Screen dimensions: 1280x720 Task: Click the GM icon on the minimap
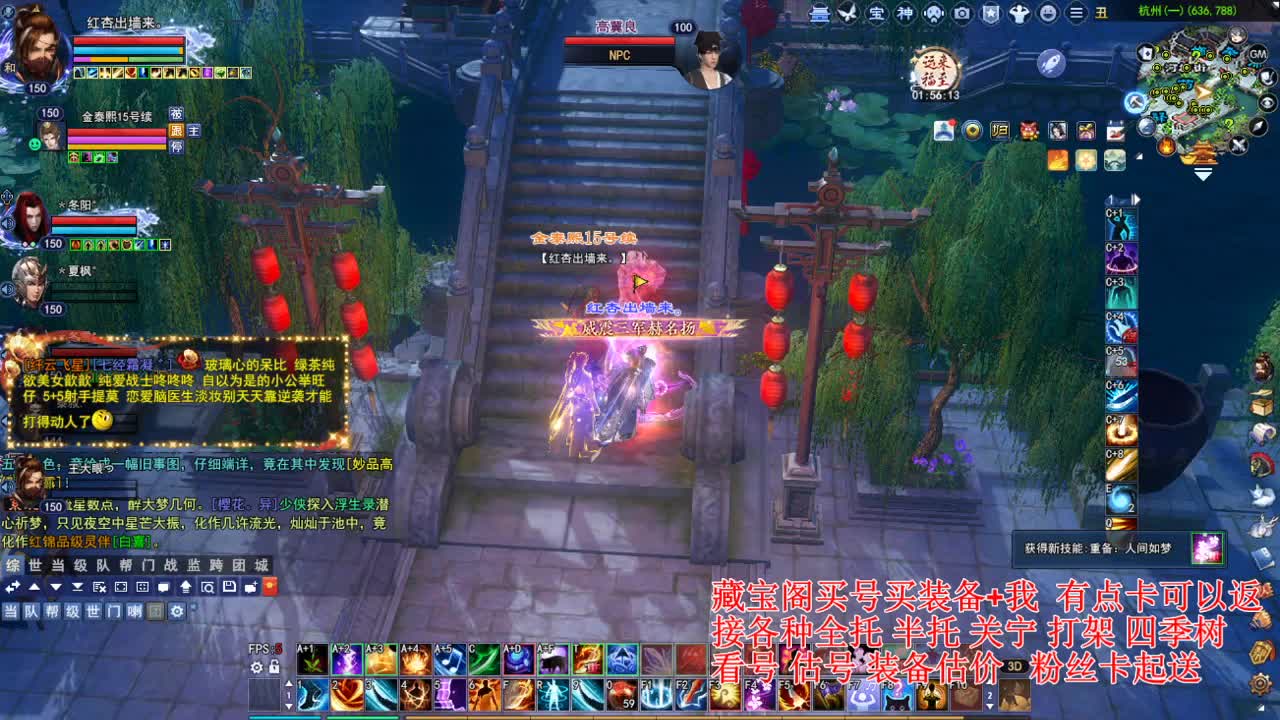[1256, 55]
